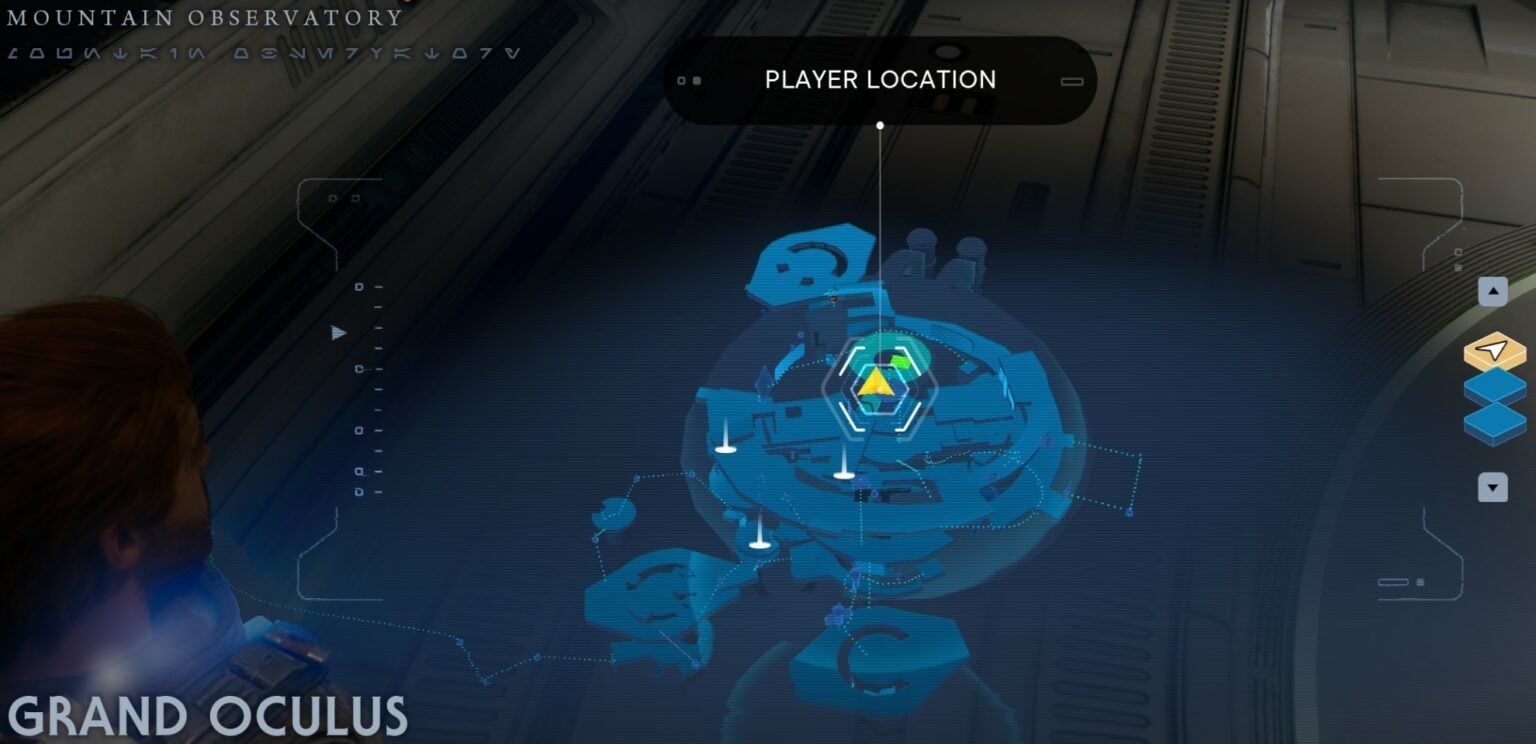This screenshot has height=744, width=1536.
Task: Toggle the small triangle pointer on the left ruler
Action: pos(338,332)
